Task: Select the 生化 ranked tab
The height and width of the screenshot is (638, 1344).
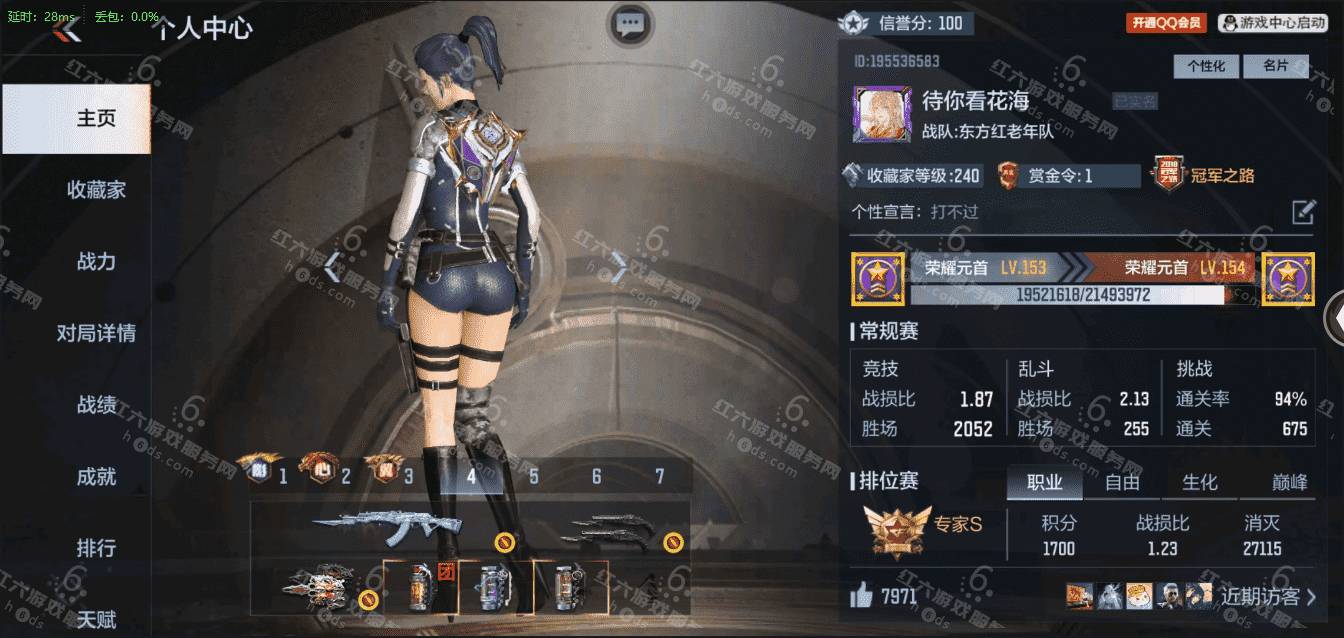Action: coord(1200,482)
